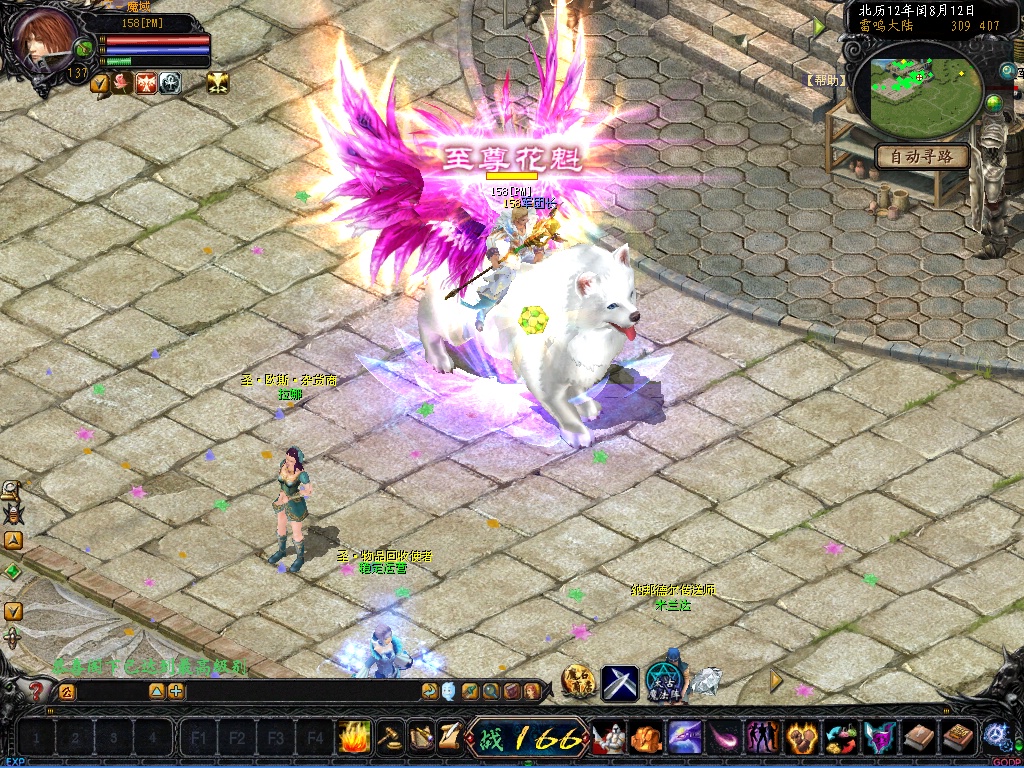Activate the fire skill on the hotbar
The width and height of the screenshot is (1024, 768).
point(354,738)
